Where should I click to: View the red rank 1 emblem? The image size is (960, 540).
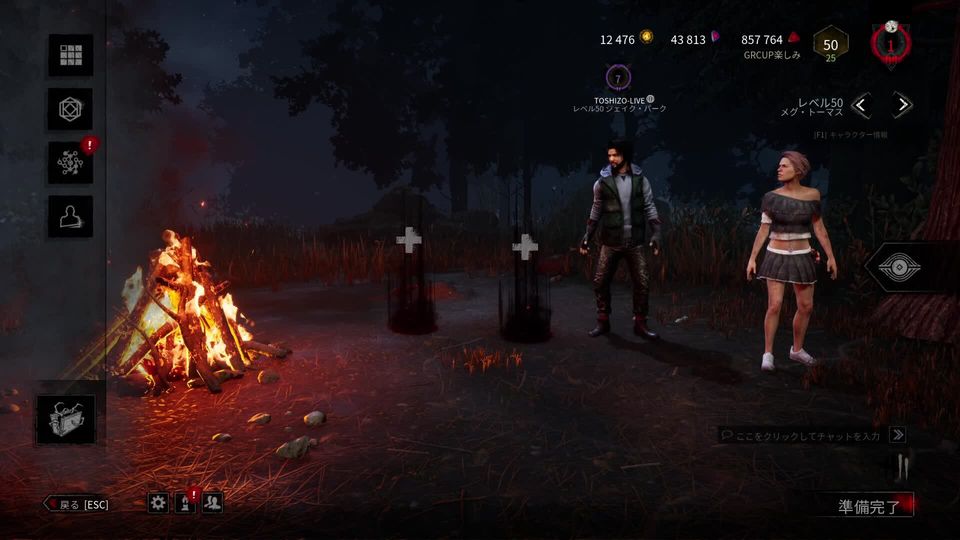(890, 45)
